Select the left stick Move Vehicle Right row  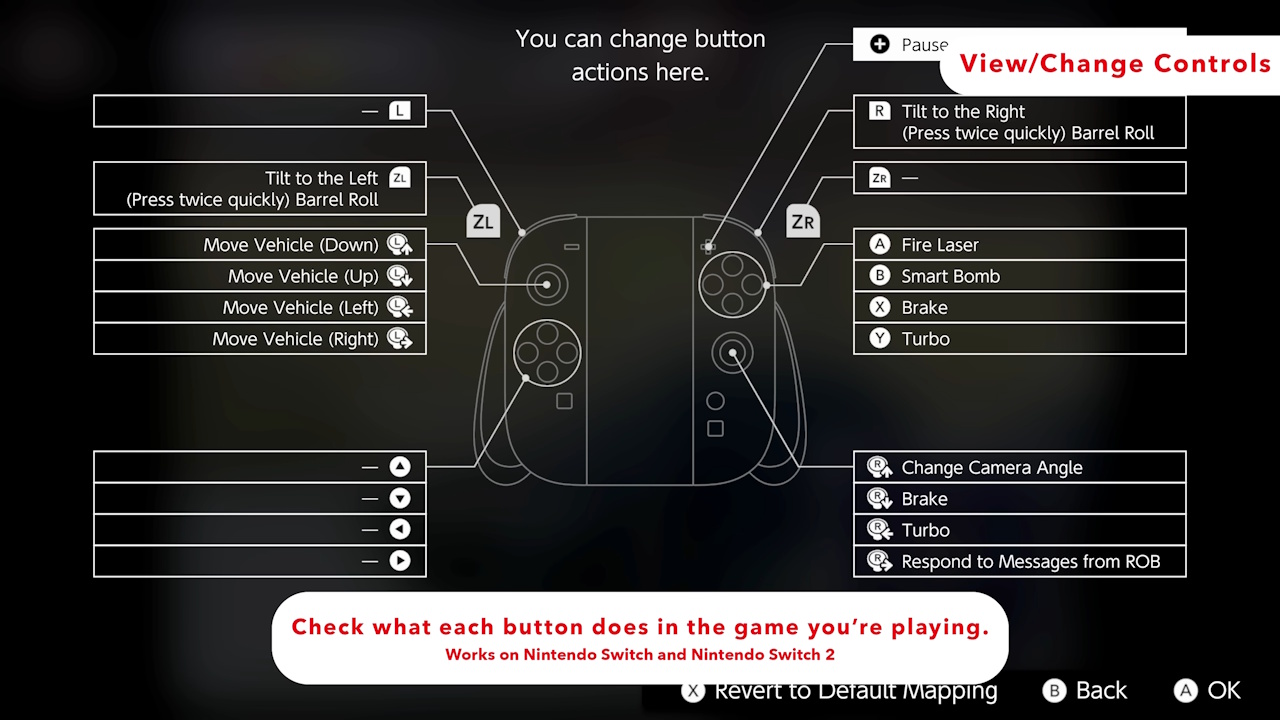click(259, 339)
